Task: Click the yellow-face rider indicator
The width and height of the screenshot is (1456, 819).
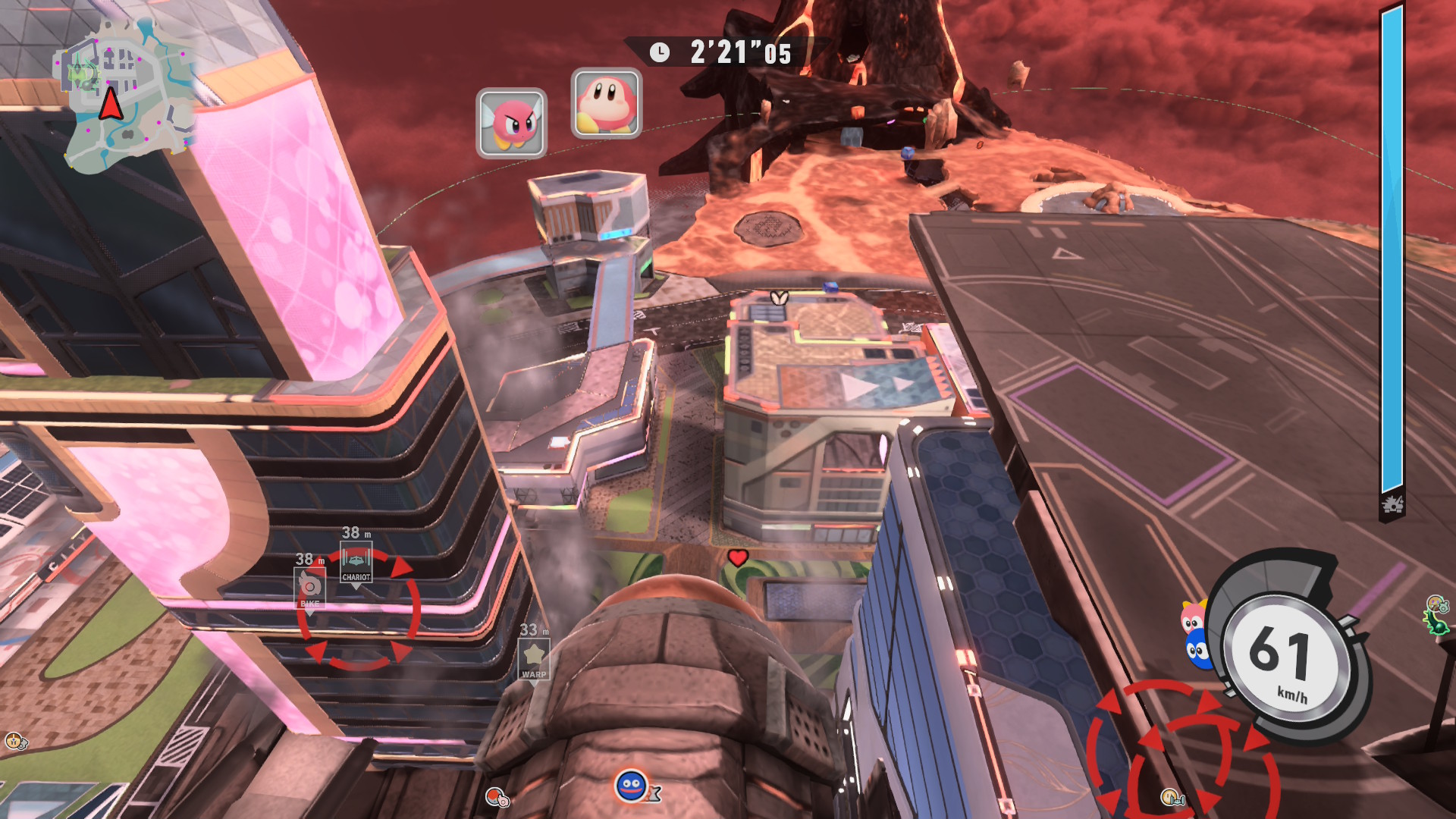Action: (1171, 796)
